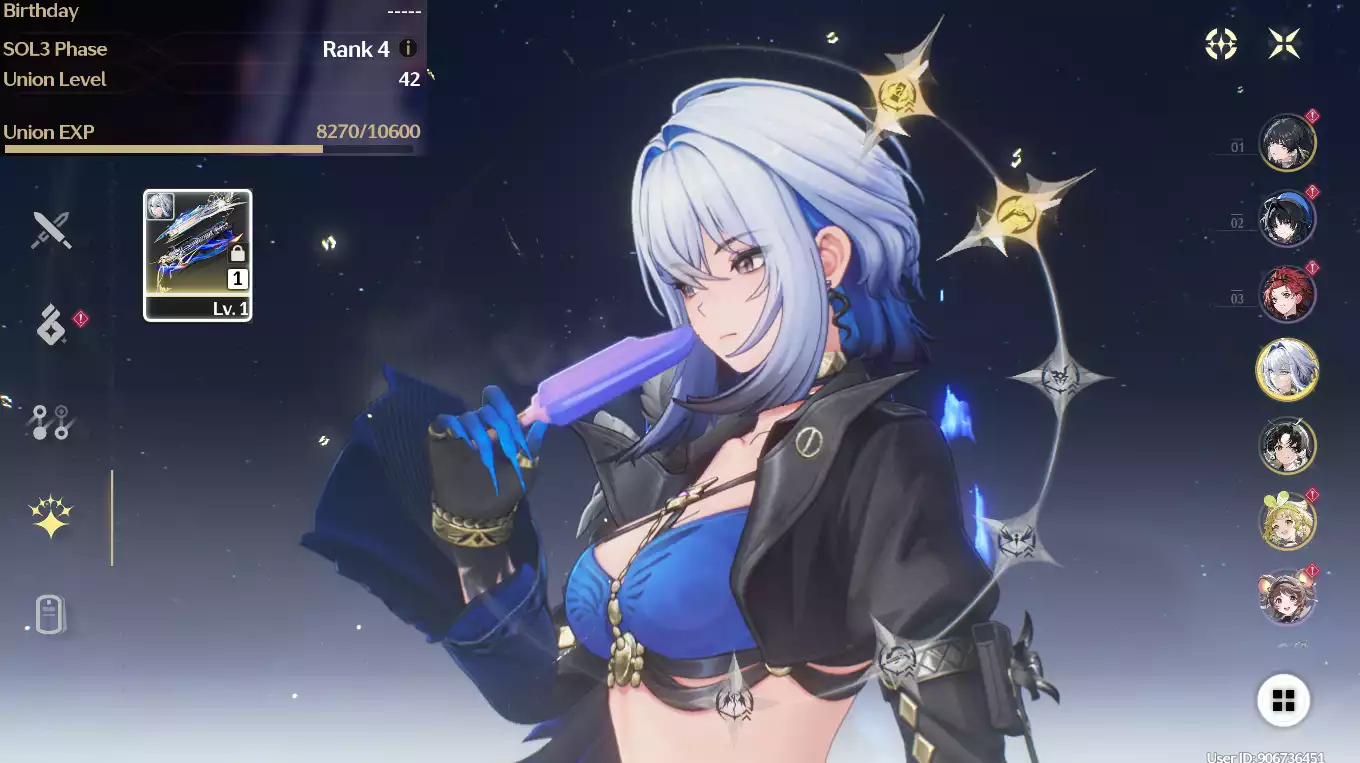Click the circular crosshair icon beside close
1360x763 pixels.
(1221, 43)
